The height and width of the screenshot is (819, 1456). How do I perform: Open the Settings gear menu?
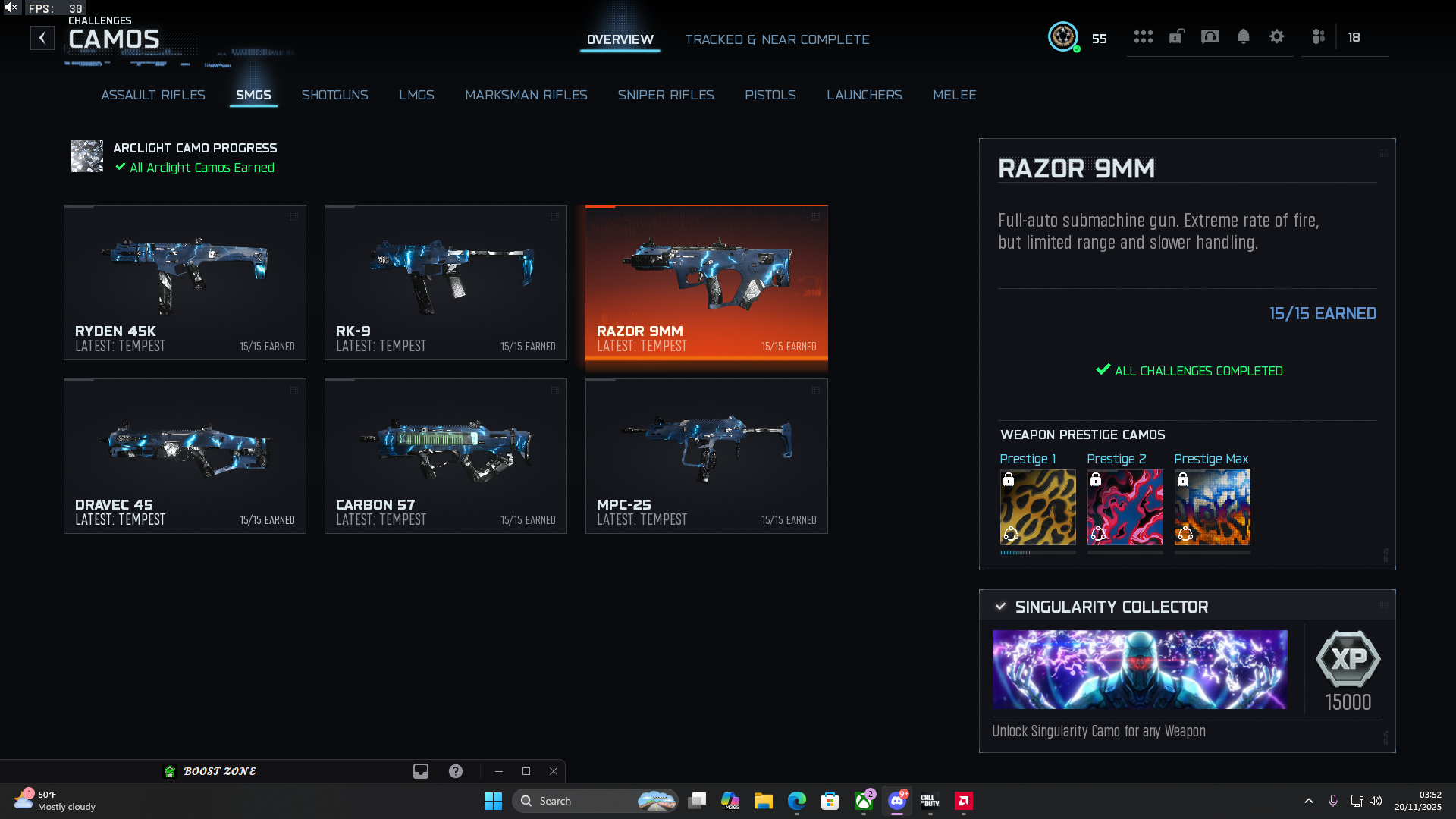[x=1277, y=36]
